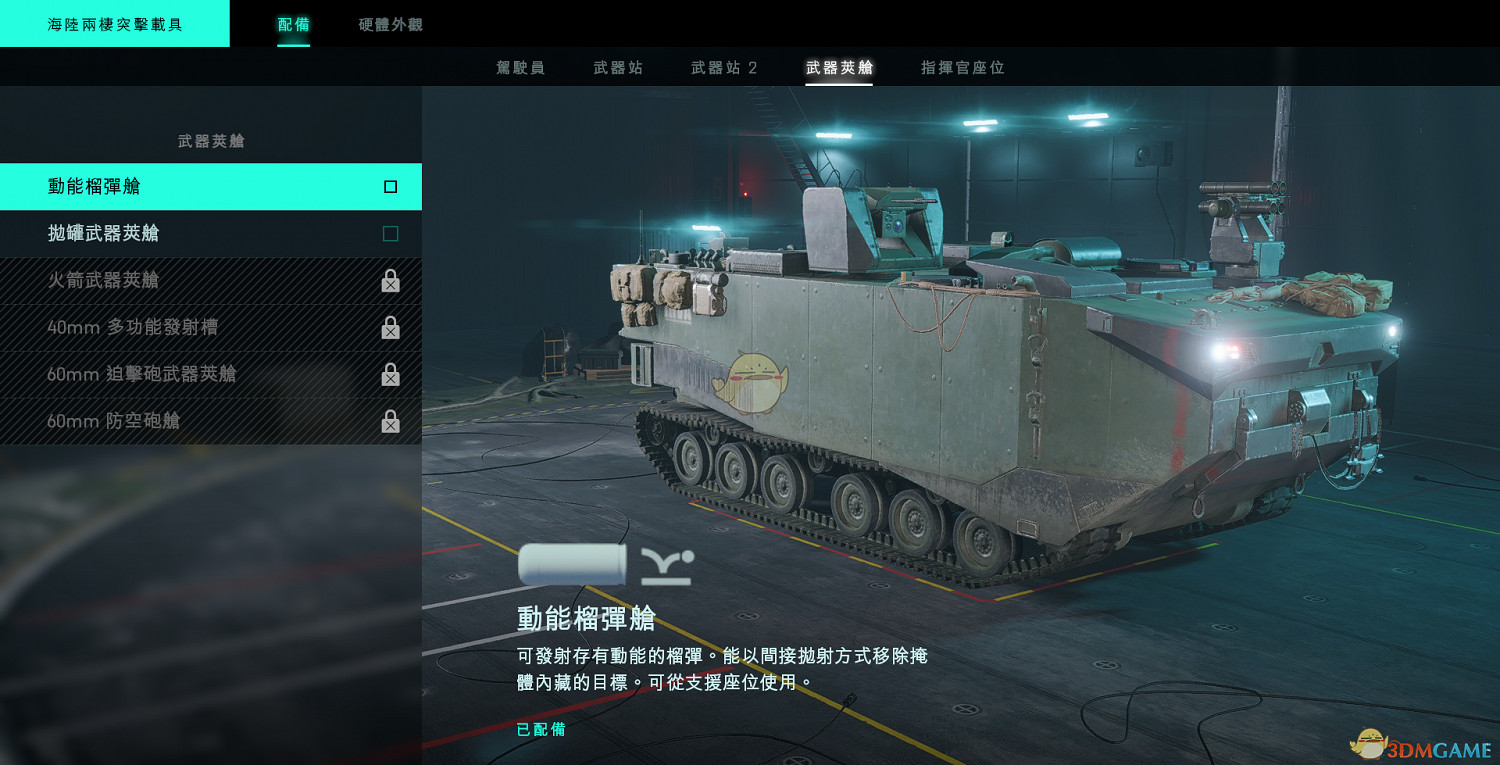Click the 3DMGAME watermark logo
The width and height of the screenshot is (1500, 765).
[1416, 745]
